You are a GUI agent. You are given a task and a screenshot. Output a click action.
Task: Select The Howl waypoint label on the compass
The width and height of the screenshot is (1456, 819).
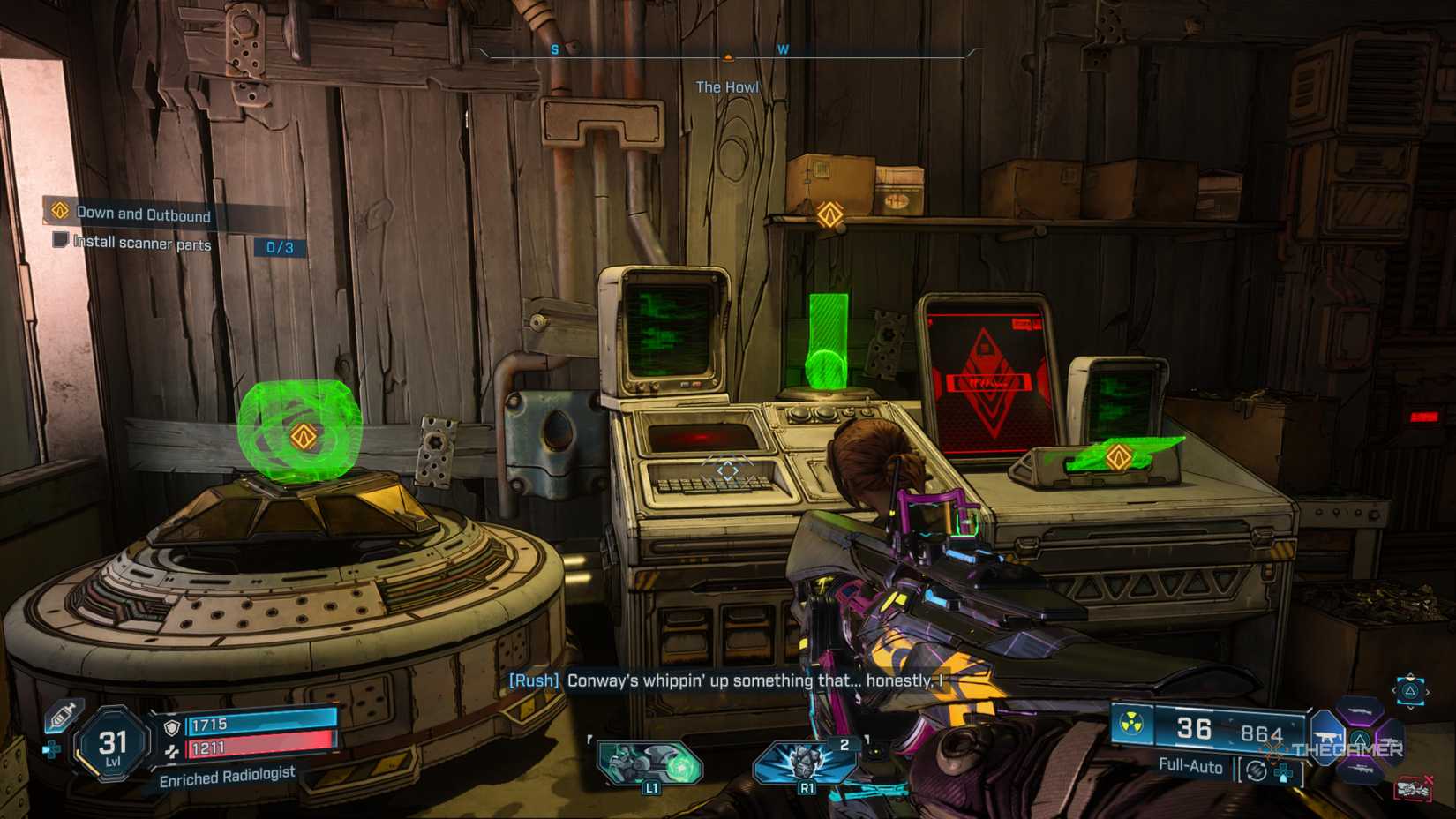pyautogui.click(x=725, y=86)
